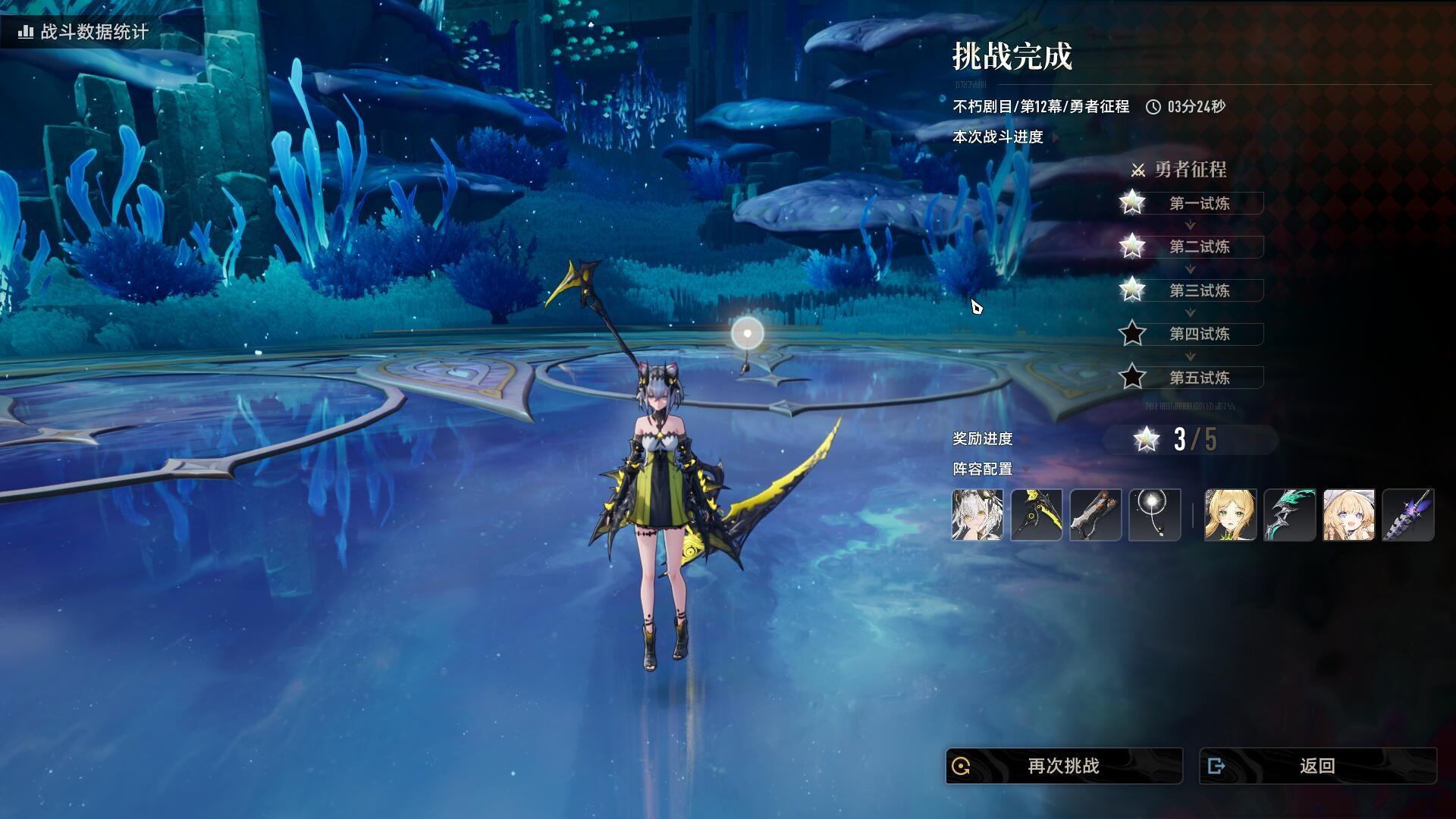Choose the purple-eyed blonde character portrait
This screenshot has width=1456, height=819.
pyautogui.click(x=1348, y=515)
